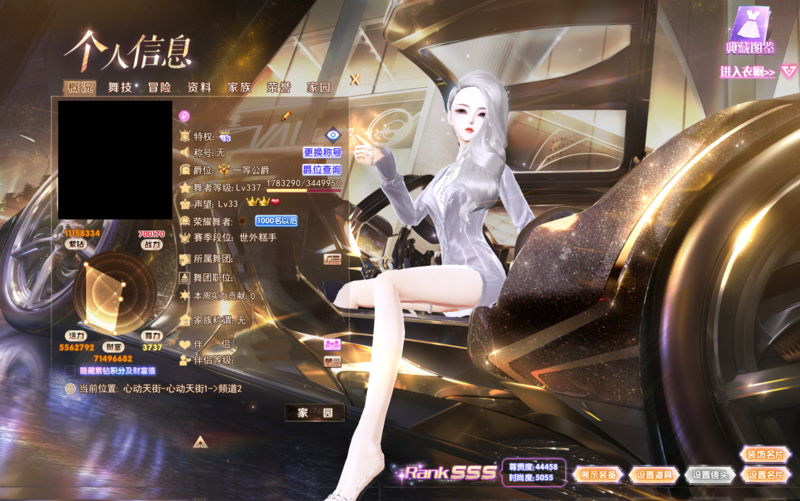
Task: Choose the 装饰名片 decorate card button
Action: [766, 455]
